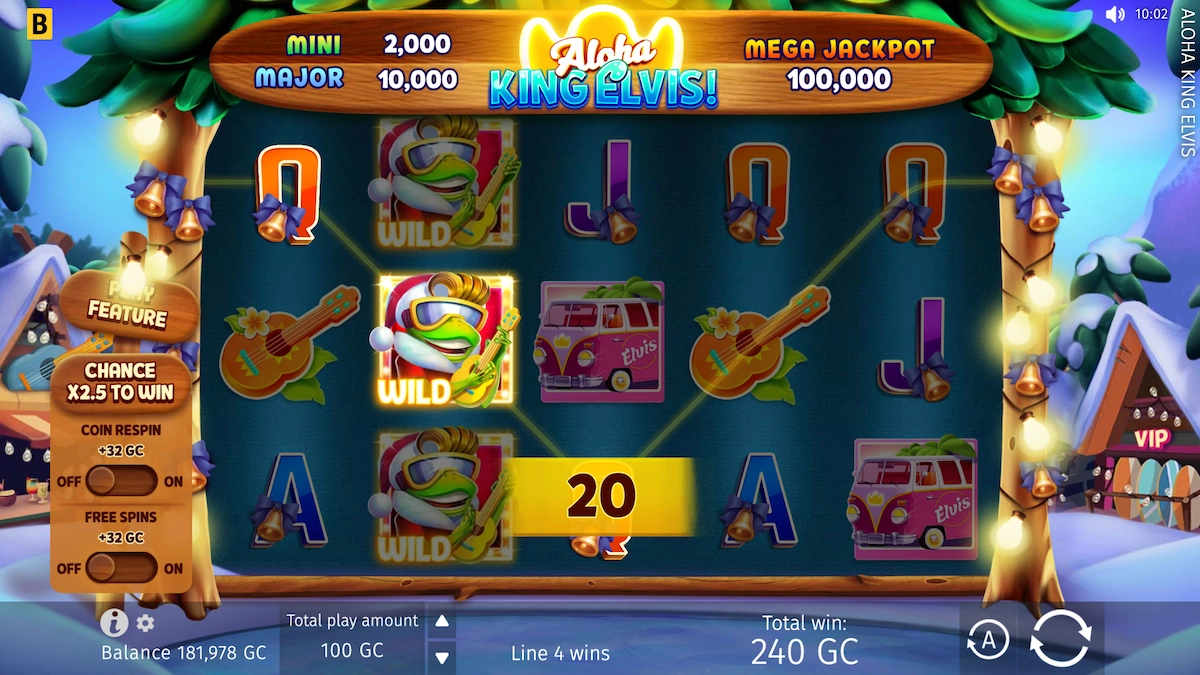This screenshot has height=675, width=1200.
Task: Mute the sound with the speaker icon
Action: tap(1115, 14)
